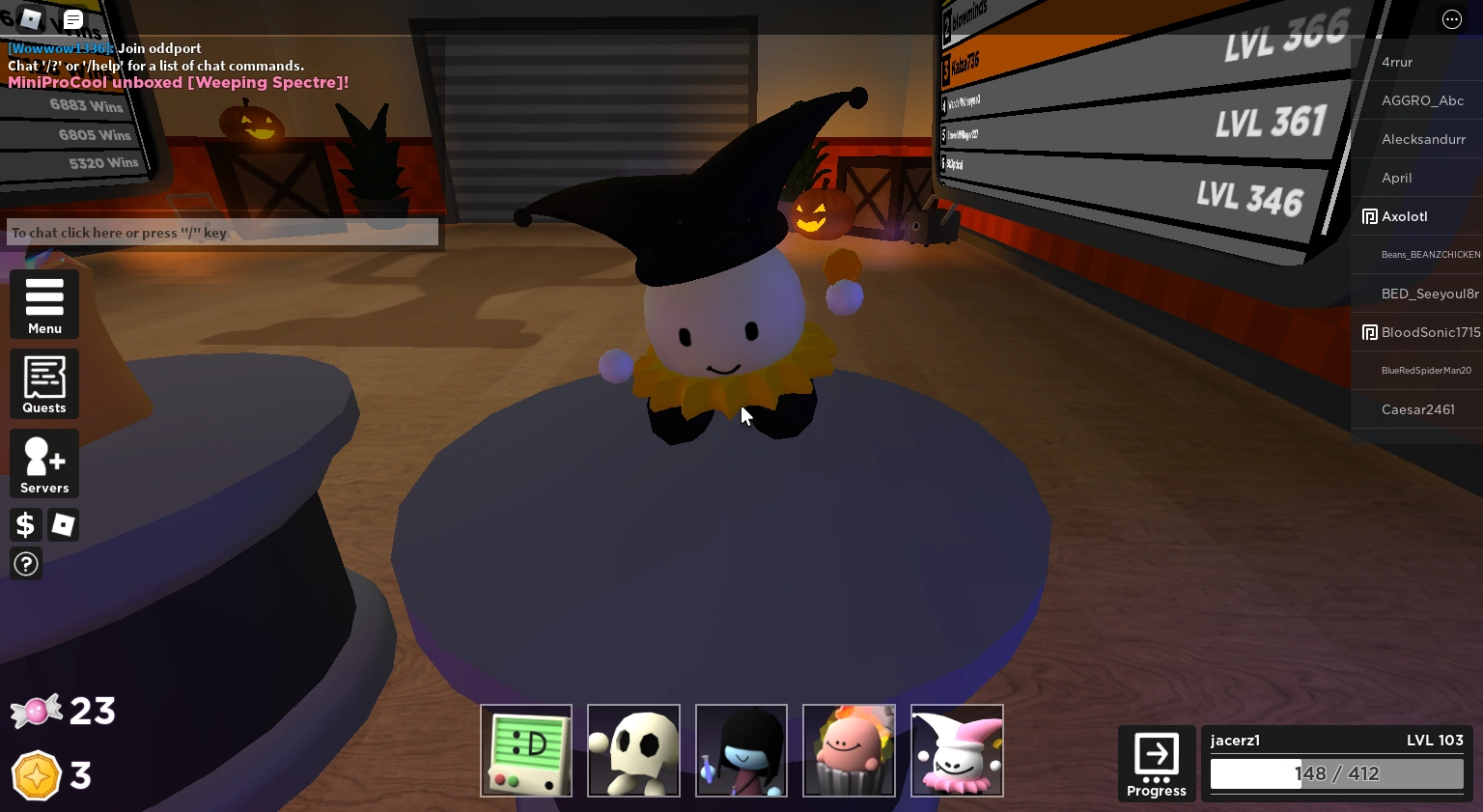1483x812 pixels.
Task: Click the chat bubble icon at top left
Action: (x=72, y=18)
